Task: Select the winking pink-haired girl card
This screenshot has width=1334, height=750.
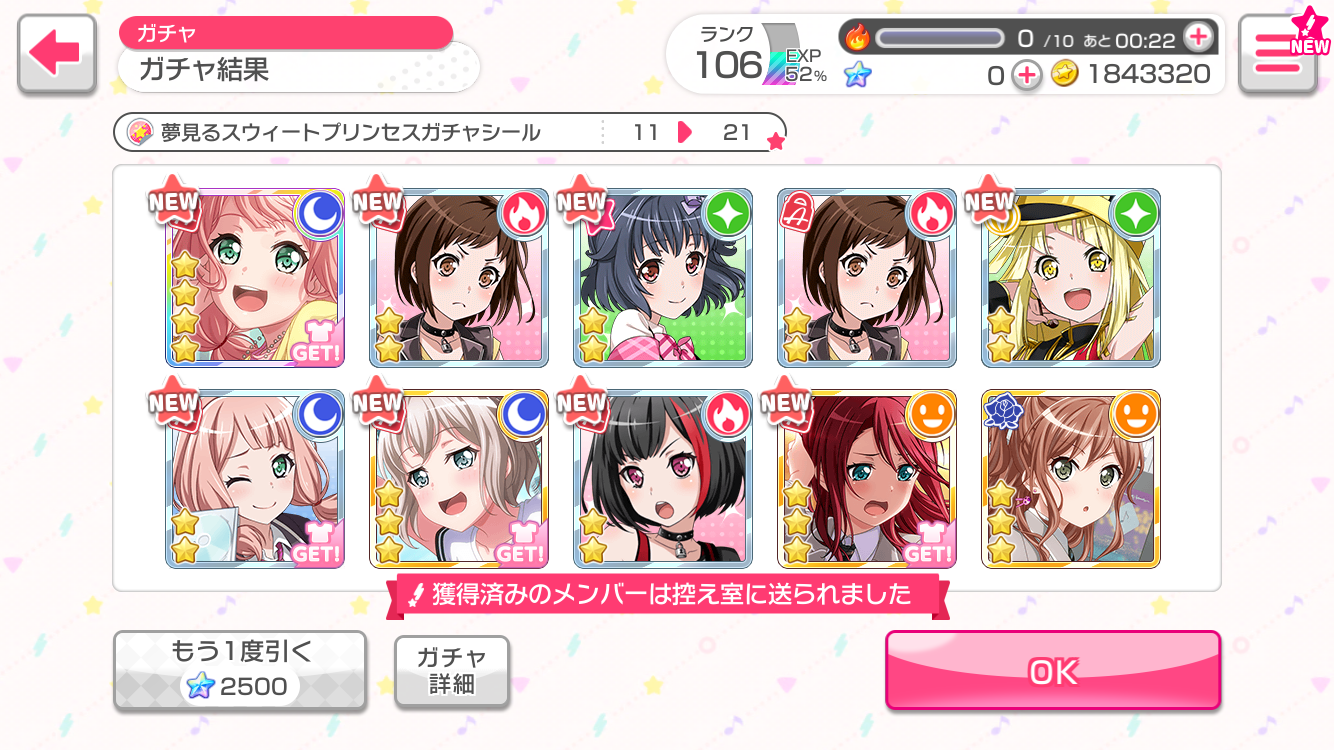Action: coord(255,479)
